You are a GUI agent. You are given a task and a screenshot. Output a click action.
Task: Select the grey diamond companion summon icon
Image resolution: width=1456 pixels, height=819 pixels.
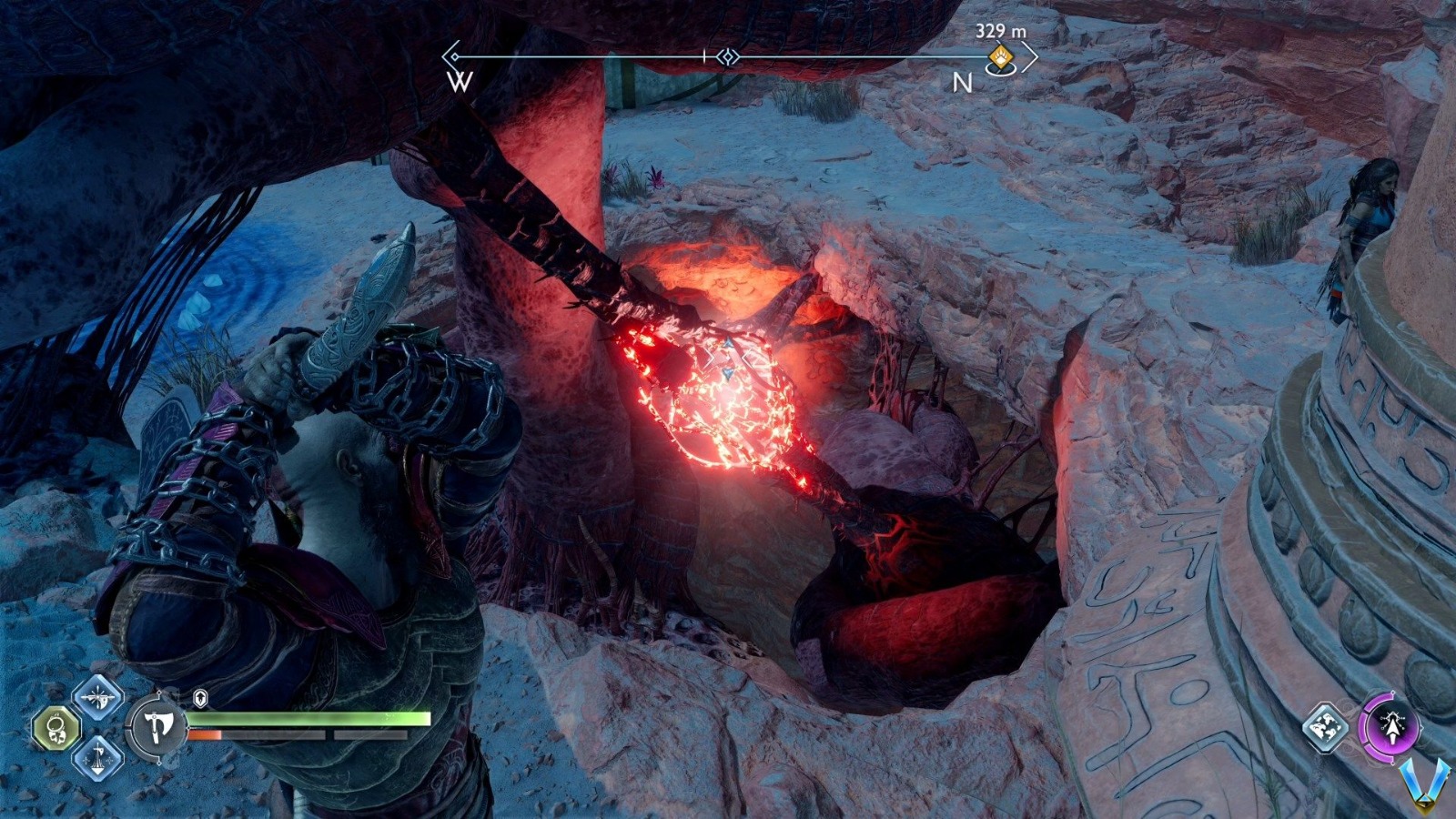tap(1327, 726)
